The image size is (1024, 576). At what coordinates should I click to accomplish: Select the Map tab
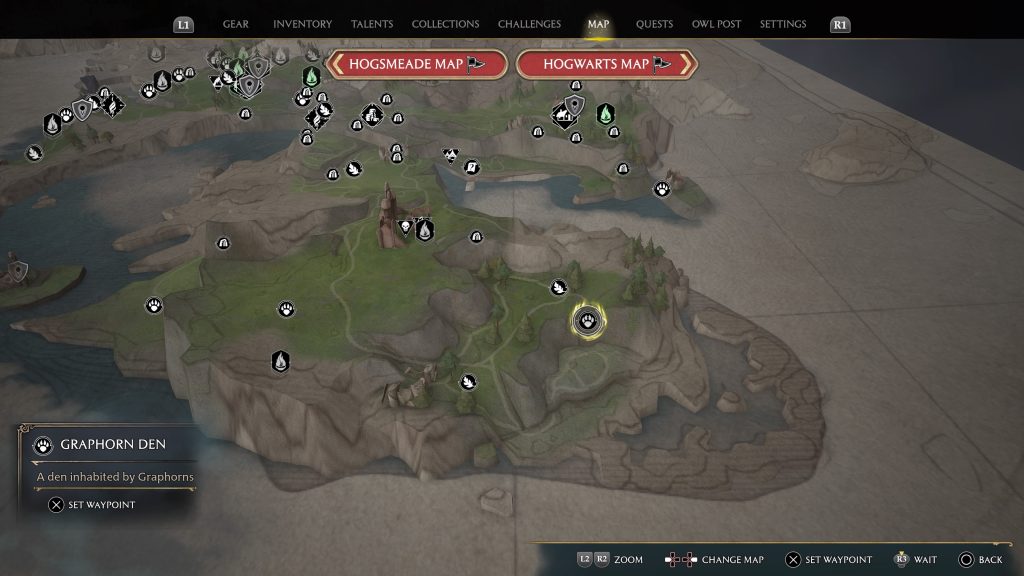point(599,24)
